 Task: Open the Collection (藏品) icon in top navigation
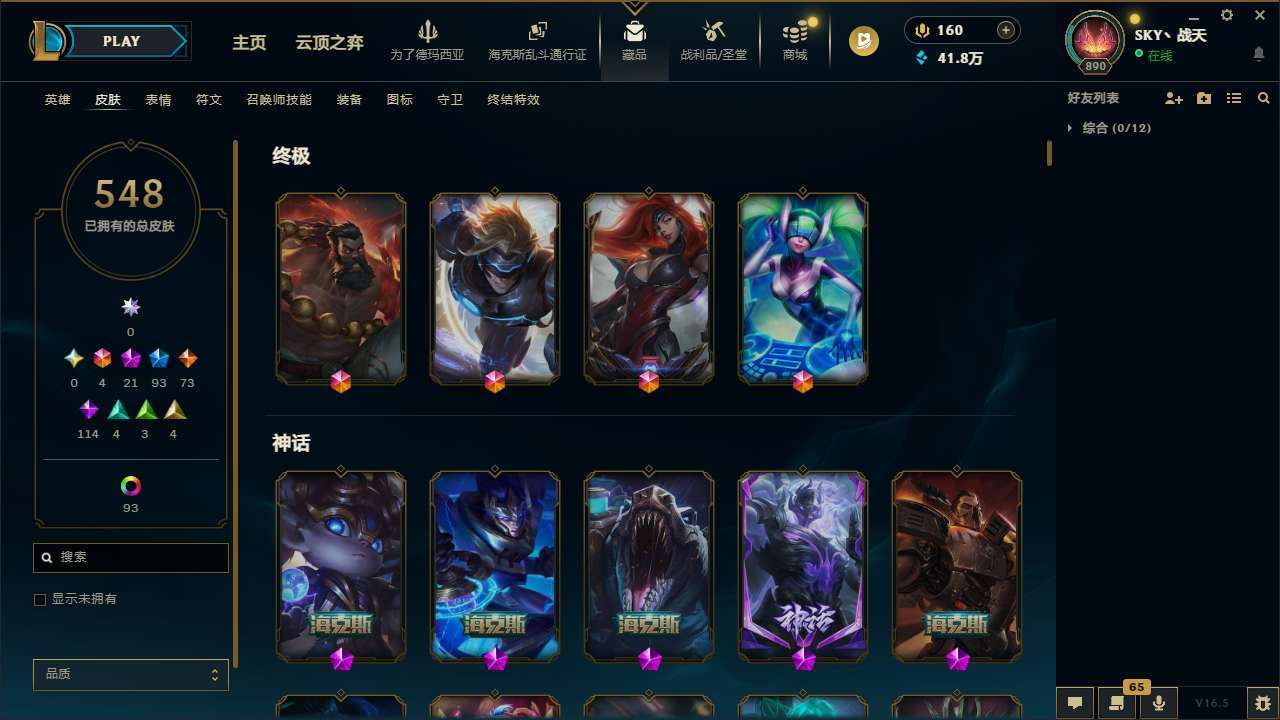point(634,35)
